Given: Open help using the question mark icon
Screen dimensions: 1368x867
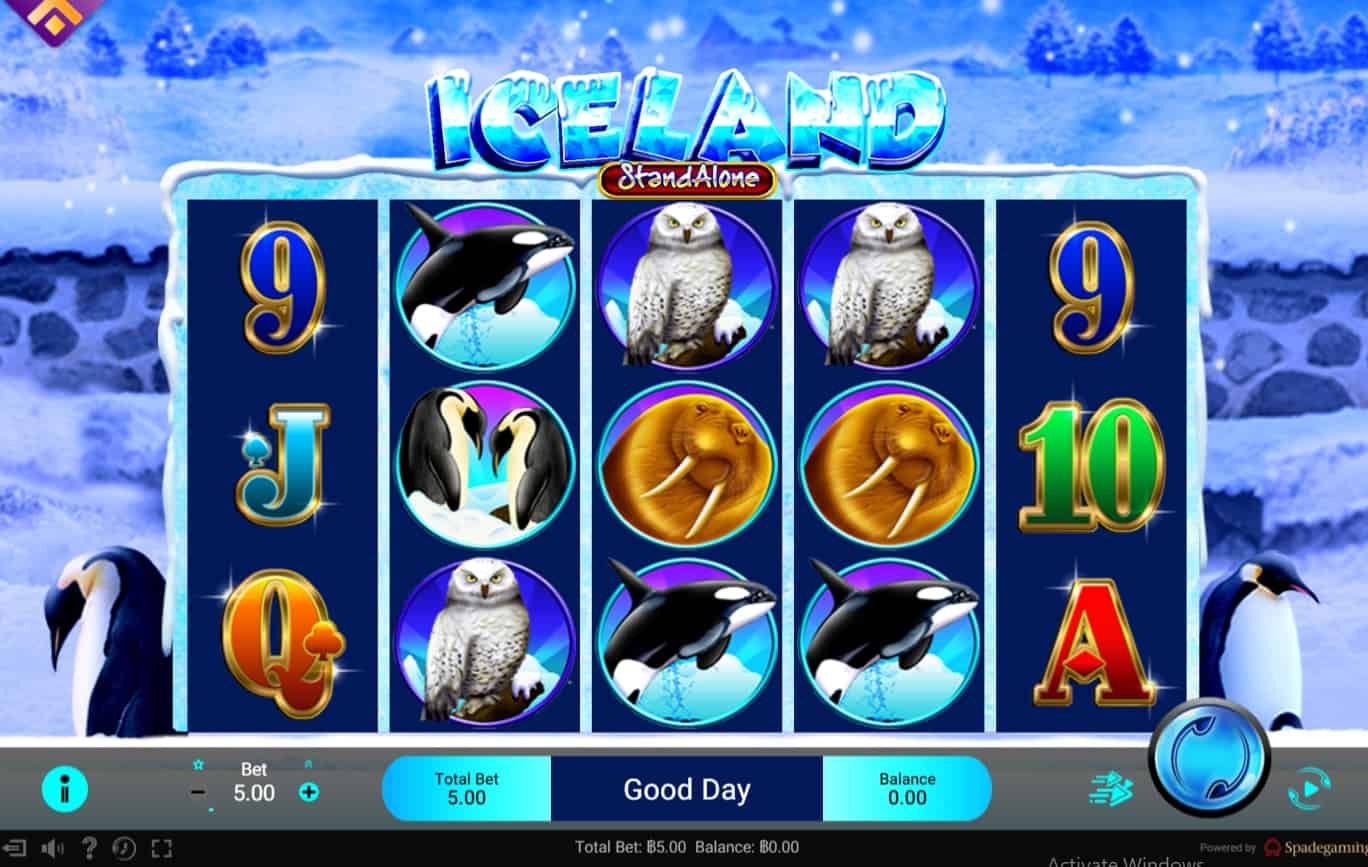Looking at the screenshot, I should 92,848.
